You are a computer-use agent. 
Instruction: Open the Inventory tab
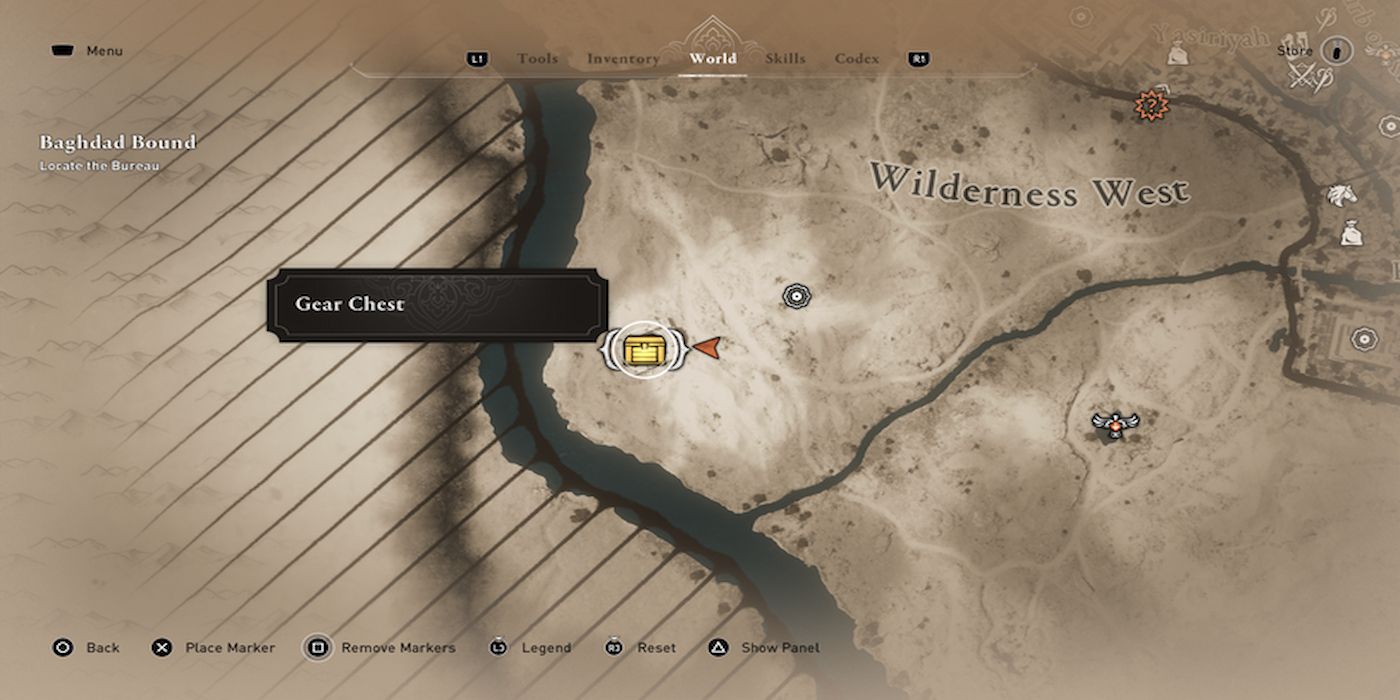pos(622,59)
